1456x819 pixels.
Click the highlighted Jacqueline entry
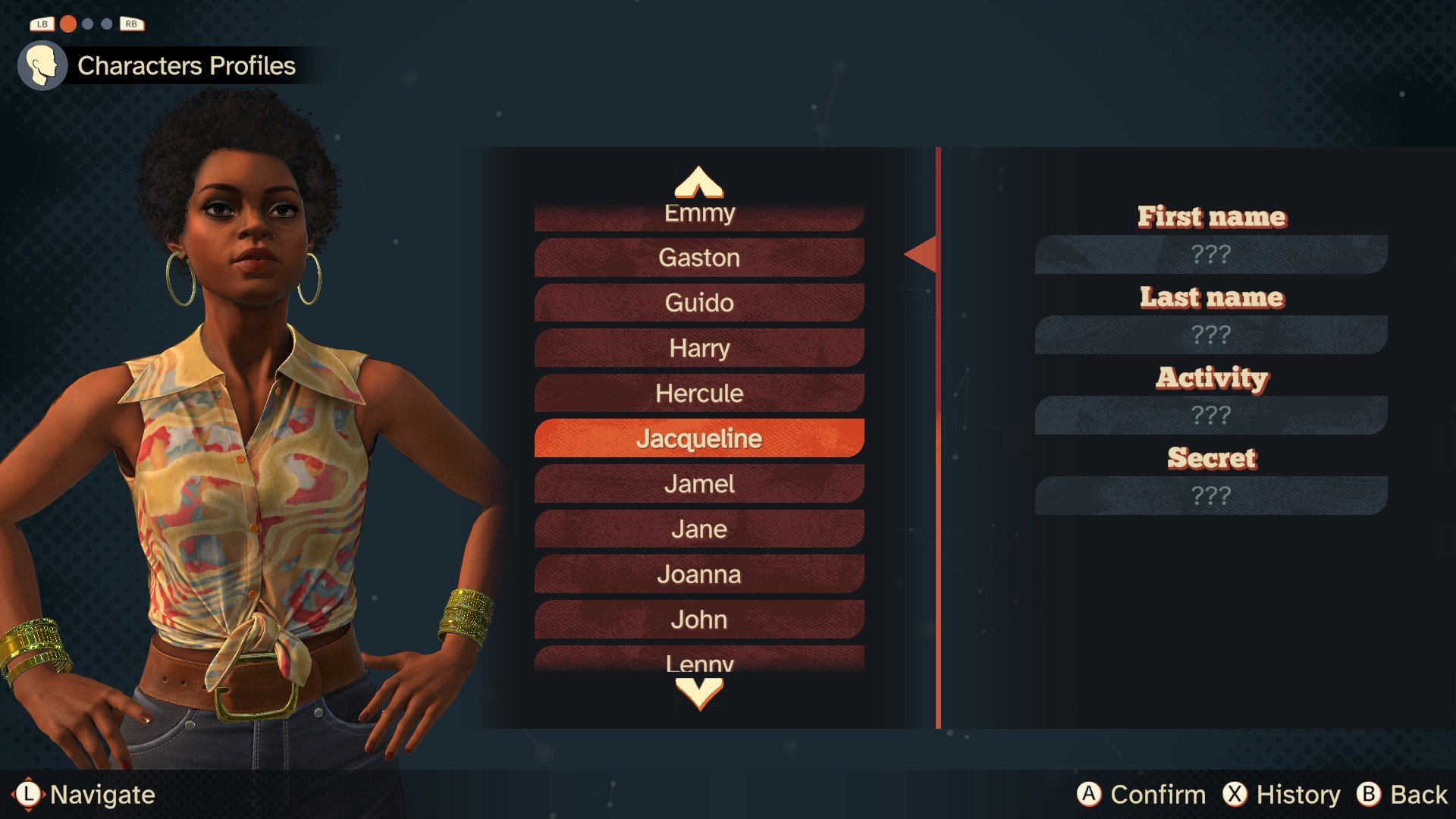[x=698, y=438]
